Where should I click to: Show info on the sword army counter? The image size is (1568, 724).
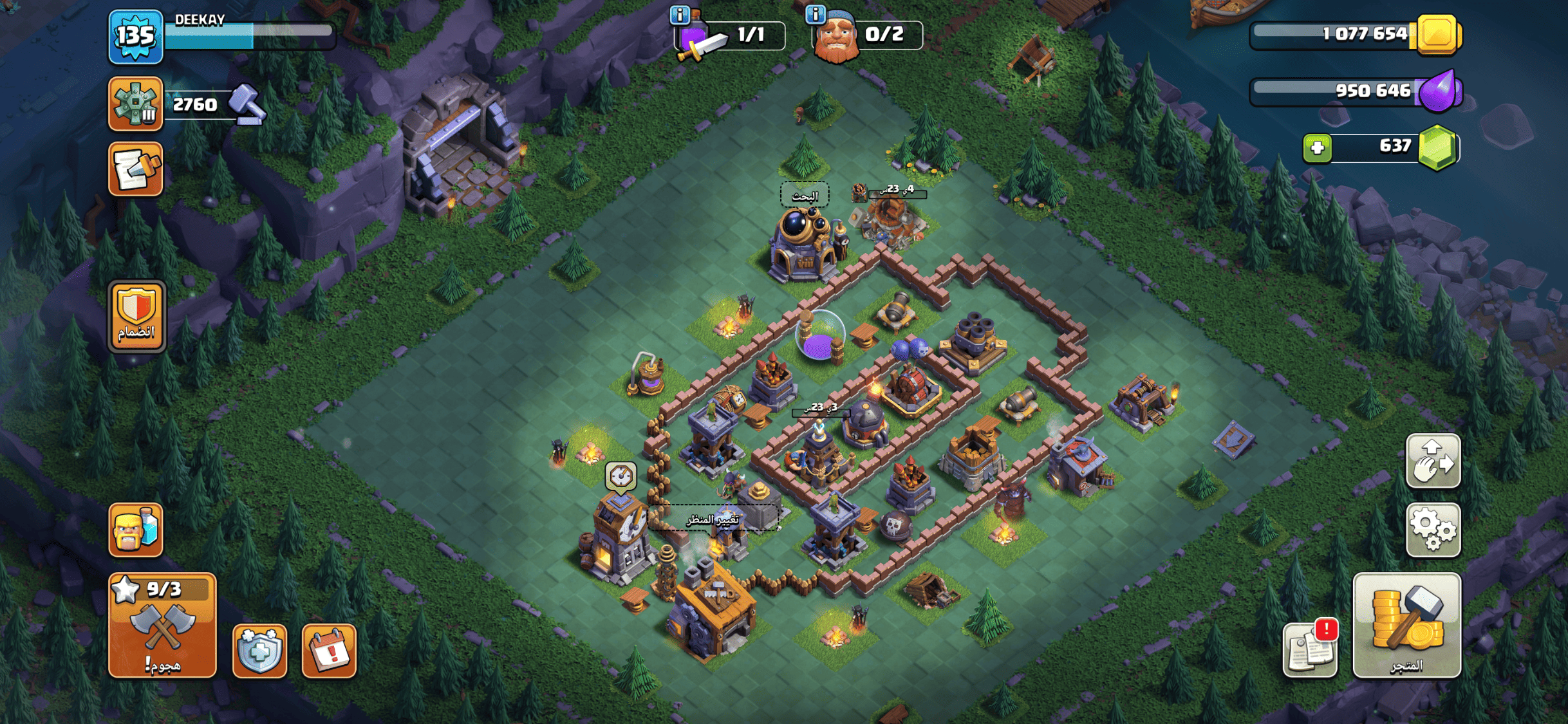coord(680,14)
